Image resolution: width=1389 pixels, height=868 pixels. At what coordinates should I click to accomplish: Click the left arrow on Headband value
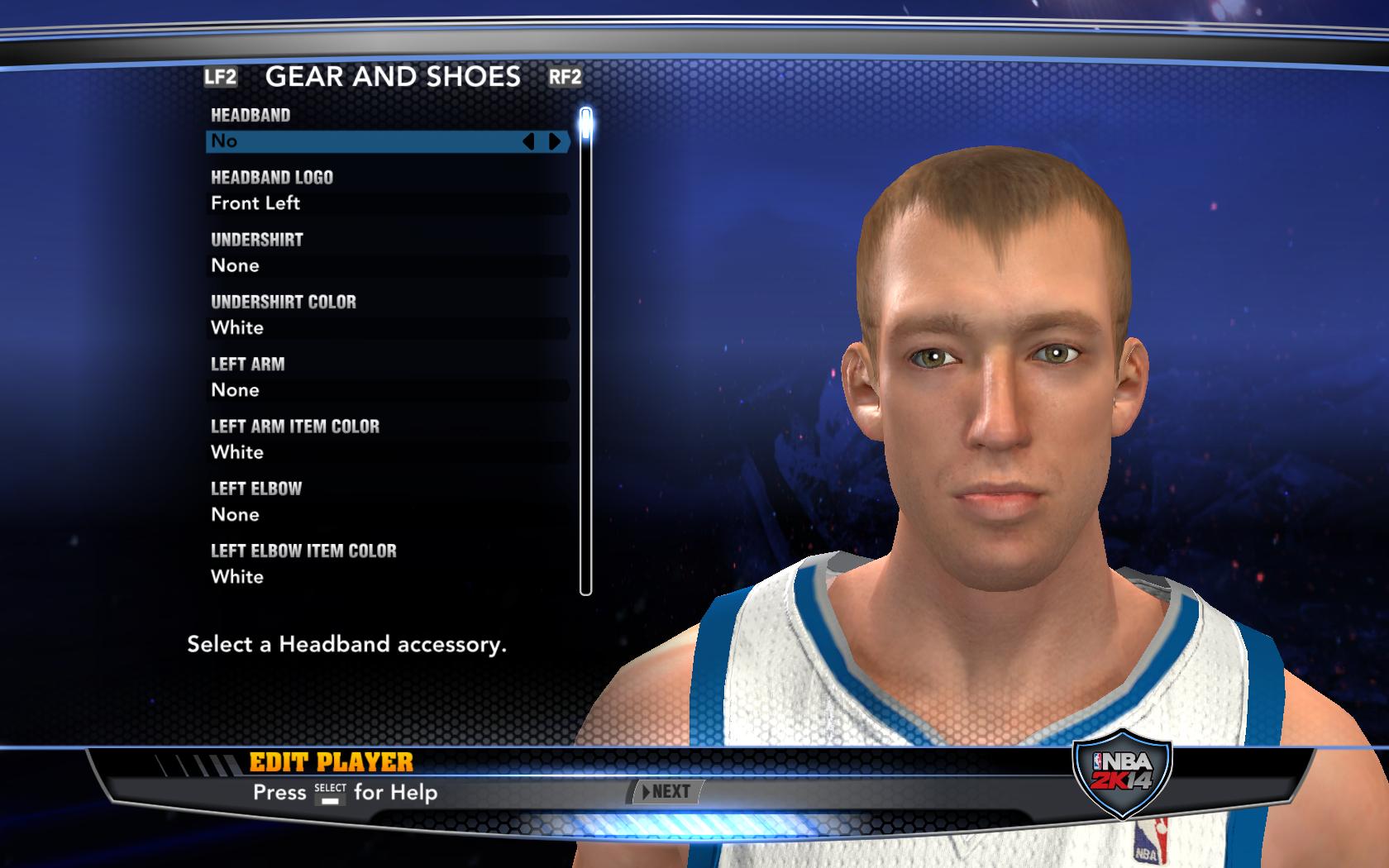(529, 142)
